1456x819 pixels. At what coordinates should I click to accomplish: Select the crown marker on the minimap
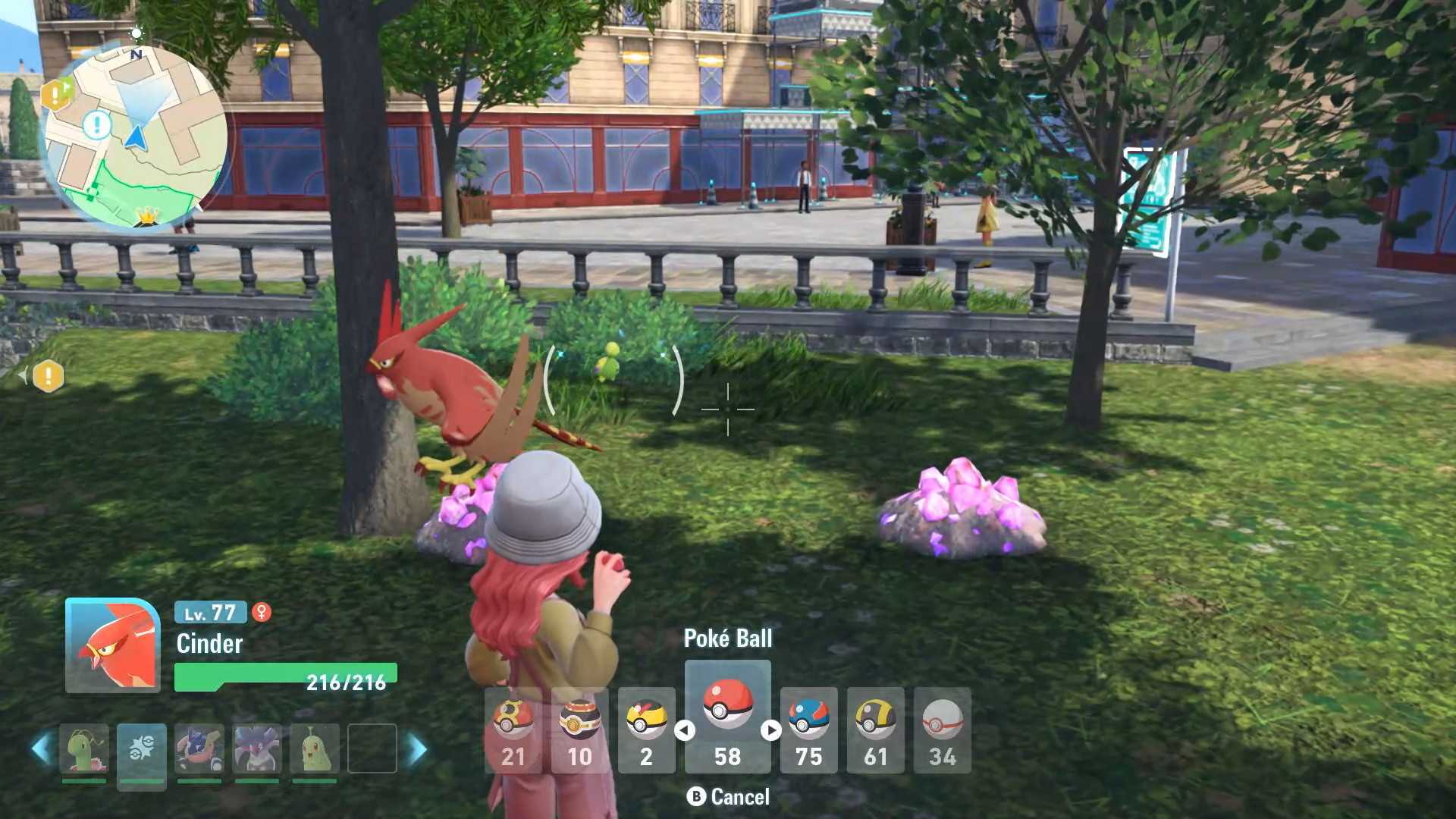pyautogui.click(x=146, y=216)
